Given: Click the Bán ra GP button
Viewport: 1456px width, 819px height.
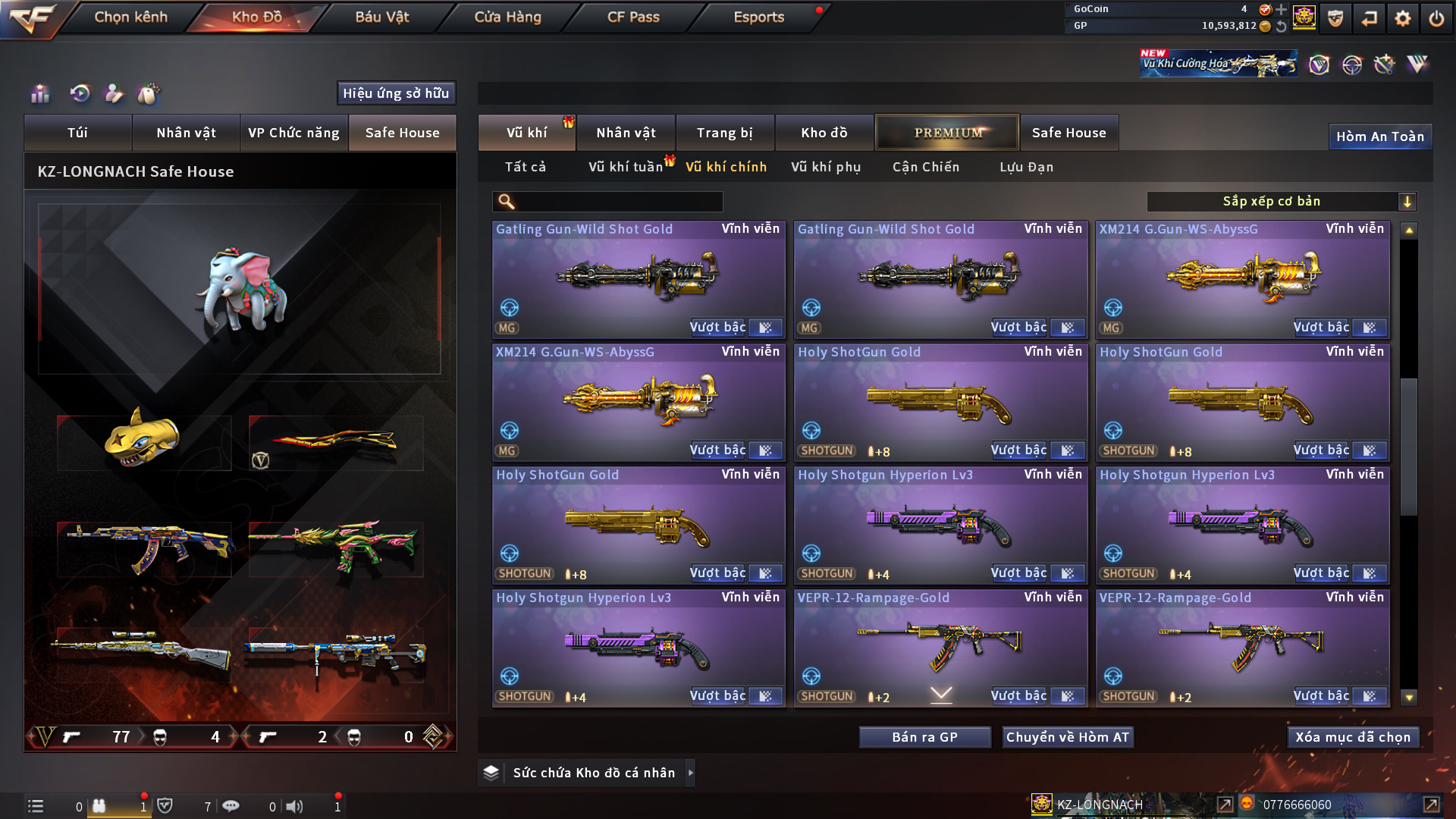Looking at the screenshot, I should [x=924, y=737].
